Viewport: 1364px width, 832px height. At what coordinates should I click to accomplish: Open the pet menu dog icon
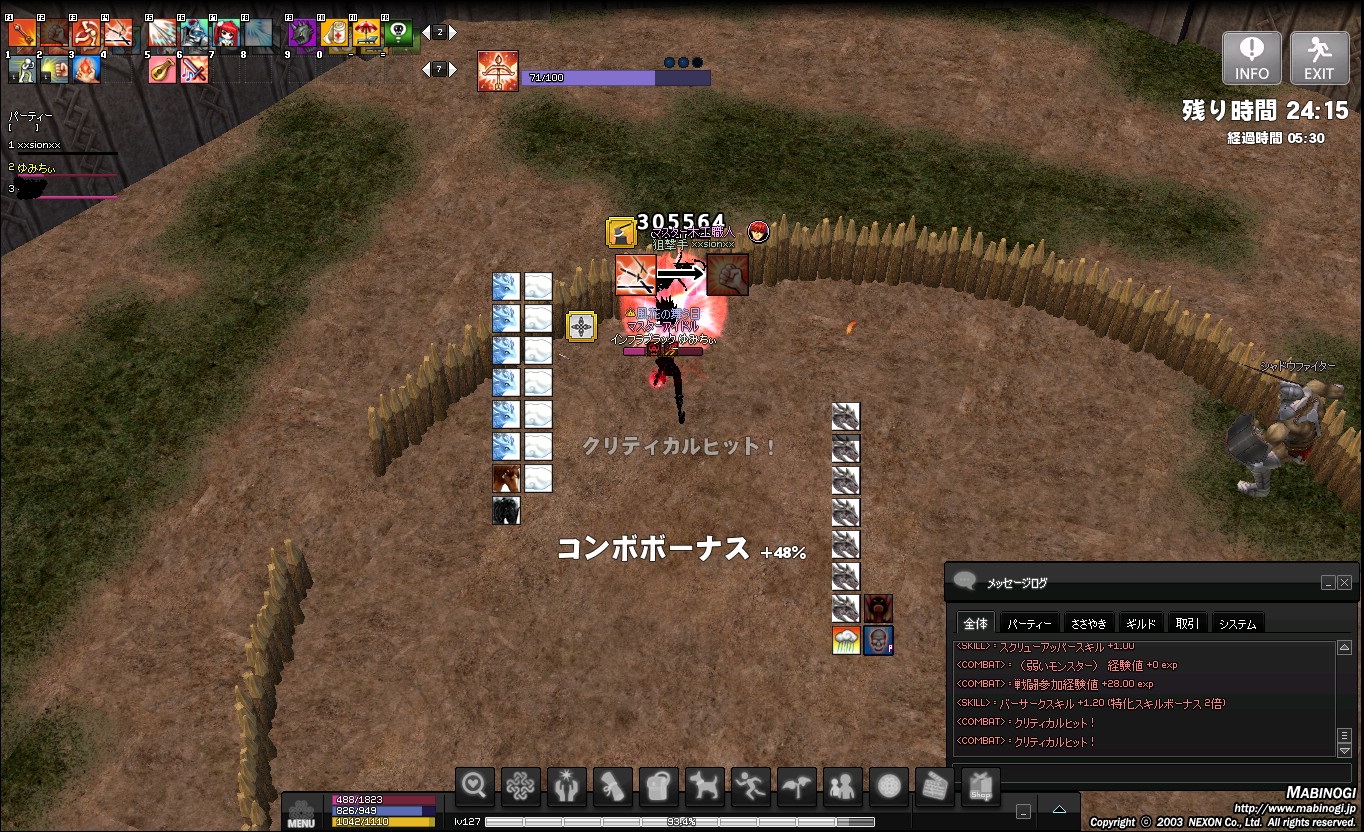tap(705, 788)
